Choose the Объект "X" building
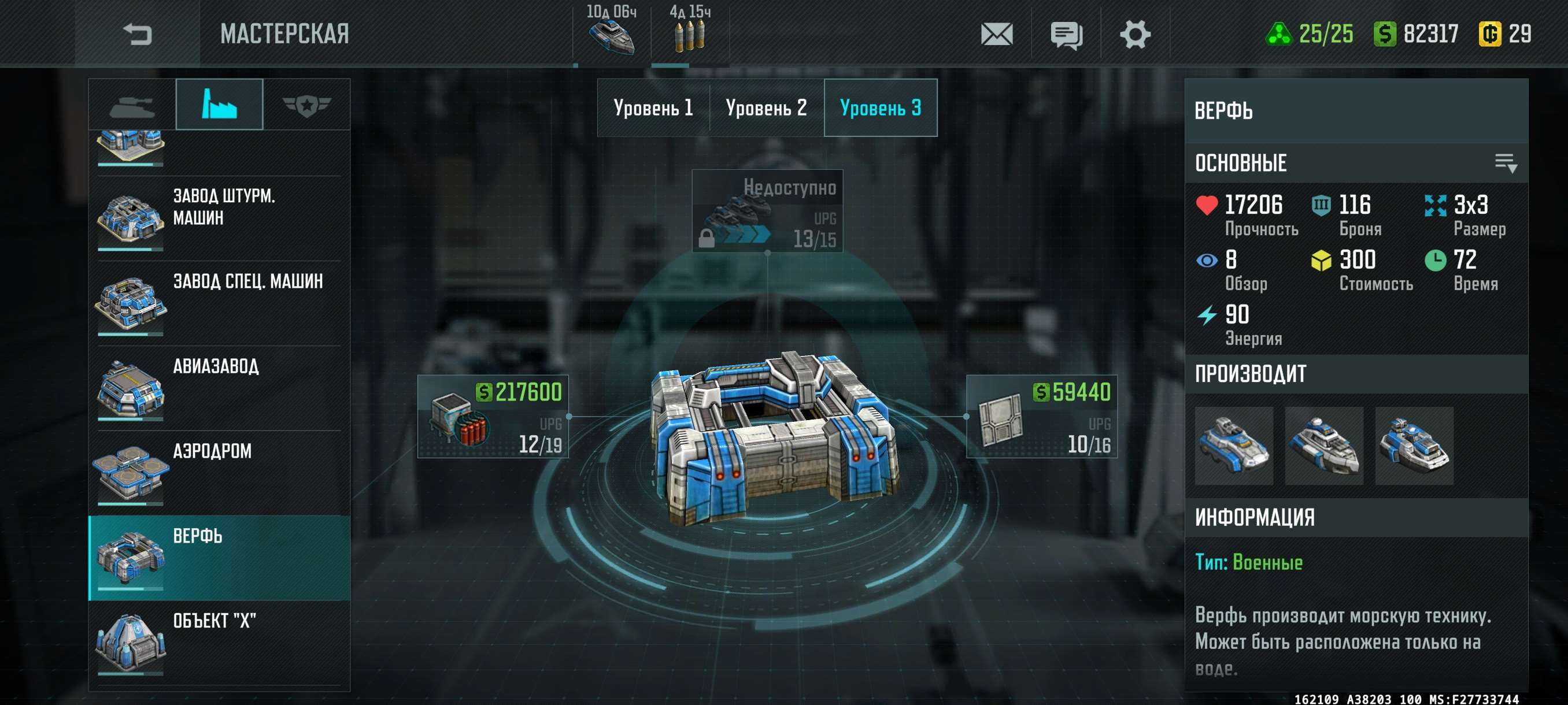This screenshot has height=705, width=1568. [x=219, y=643]
